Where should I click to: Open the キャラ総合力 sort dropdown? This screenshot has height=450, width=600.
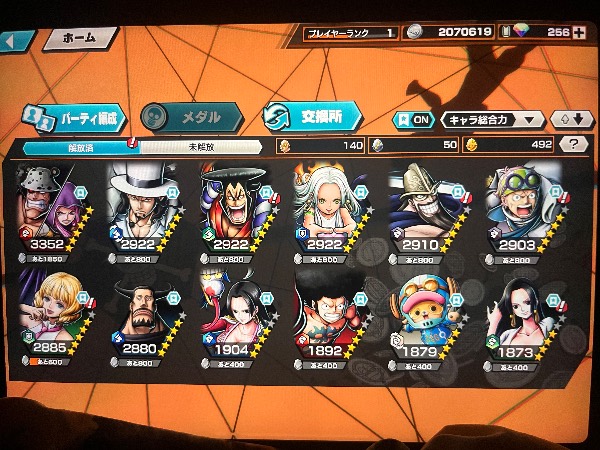click(x=492, y=119)
